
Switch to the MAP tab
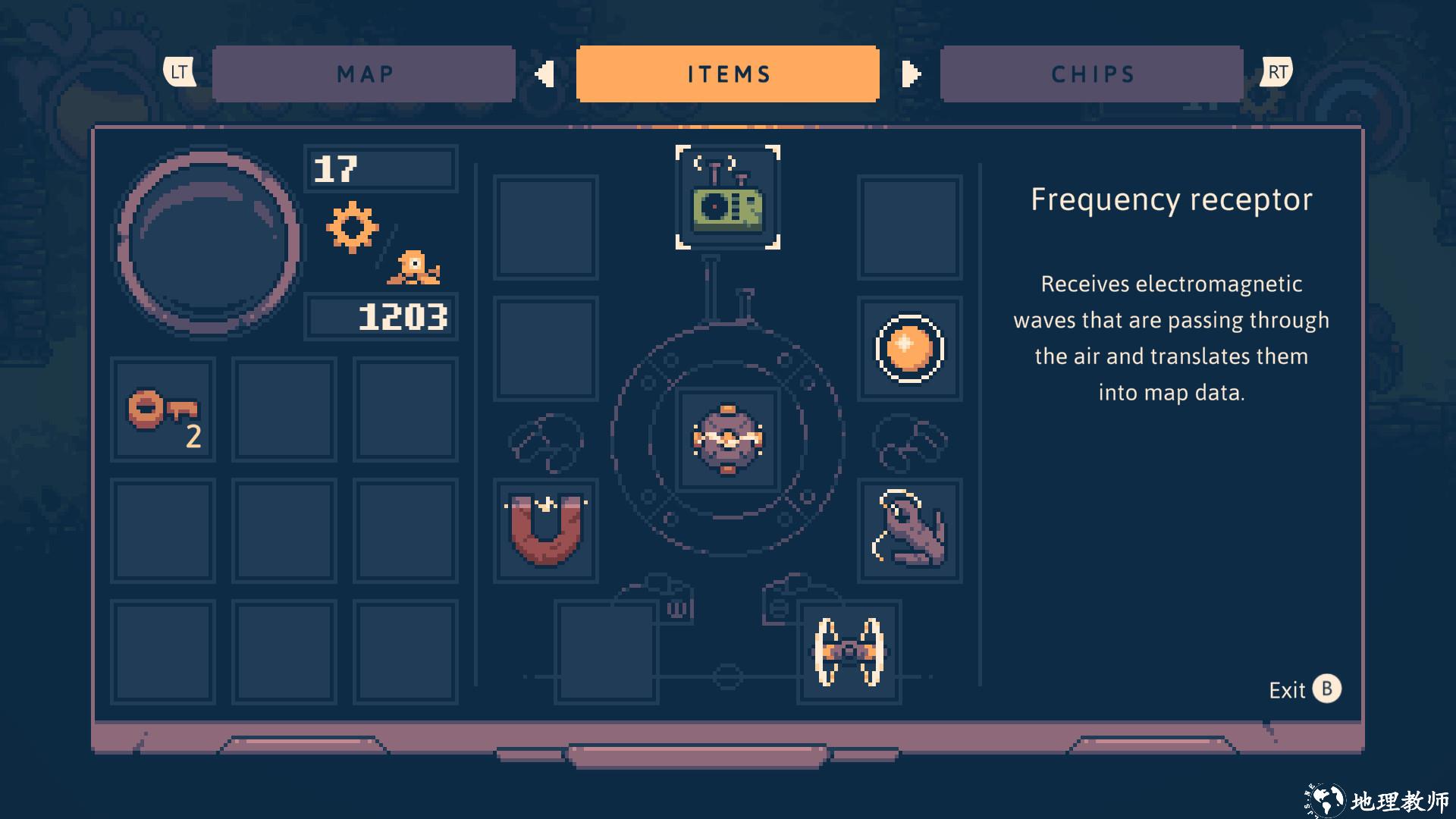[364, 74]
